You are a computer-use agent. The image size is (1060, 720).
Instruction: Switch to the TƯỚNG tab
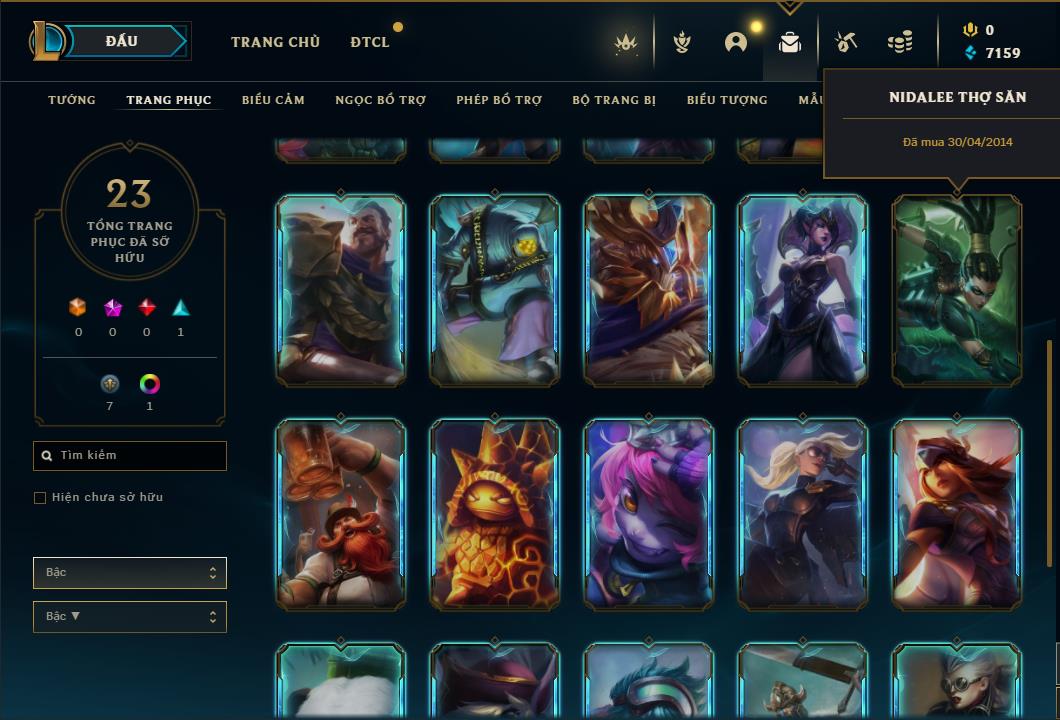click(72, 100)
